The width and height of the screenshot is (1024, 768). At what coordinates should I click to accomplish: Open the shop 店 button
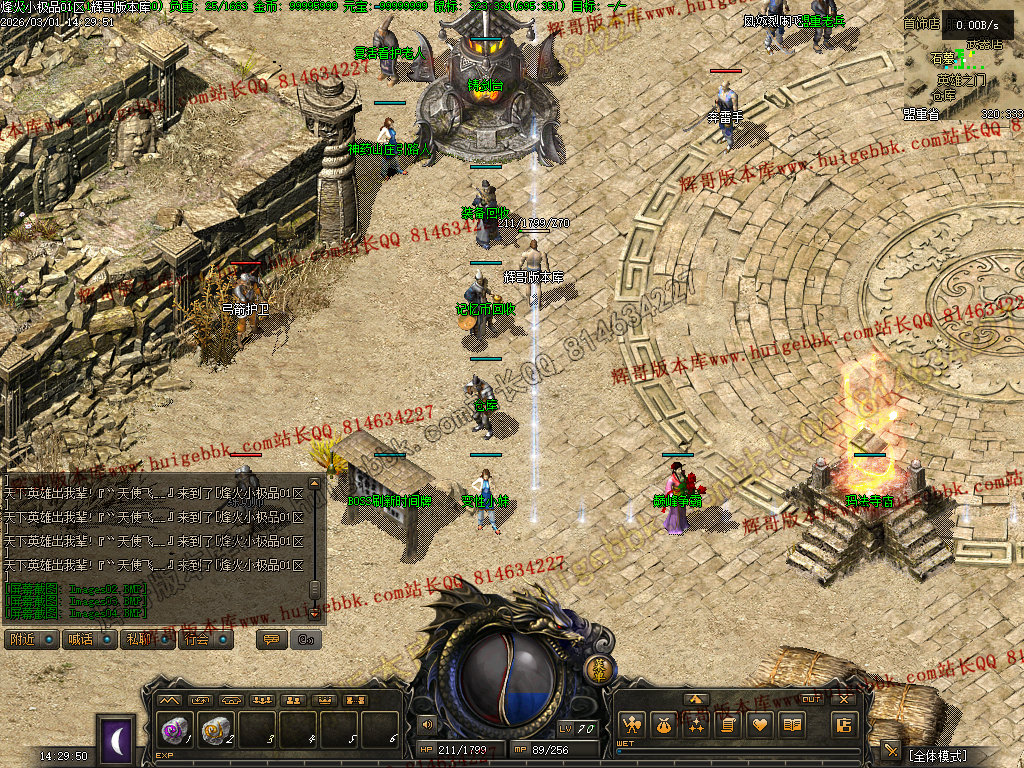(x=843, y=724)
